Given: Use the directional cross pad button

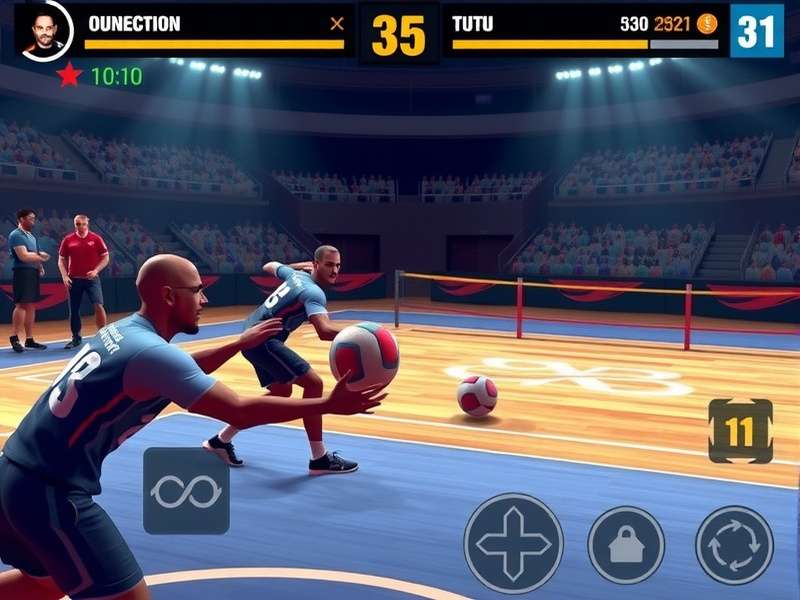Looking at the screenshot, I should [513, 543].
